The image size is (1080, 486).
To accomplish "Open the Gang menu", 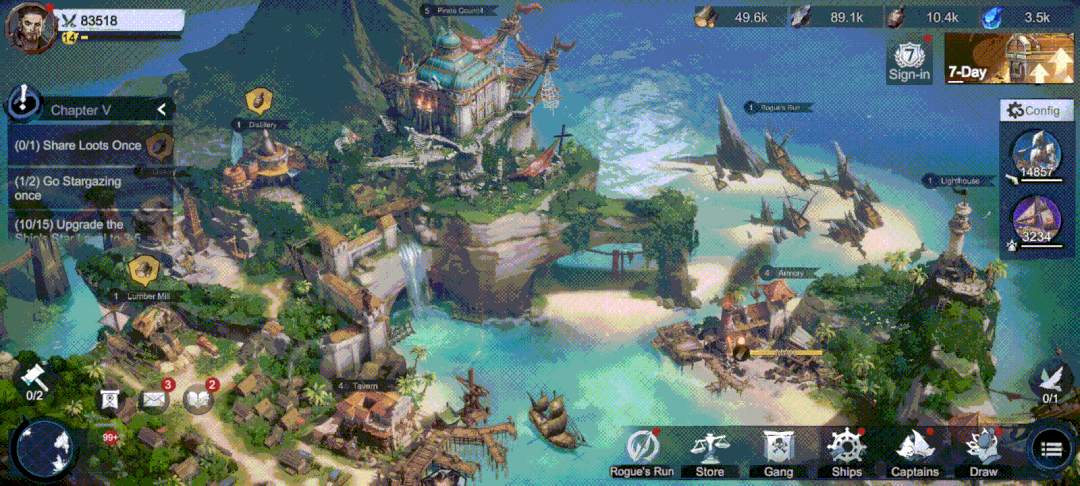I will [x=777, y=452].
